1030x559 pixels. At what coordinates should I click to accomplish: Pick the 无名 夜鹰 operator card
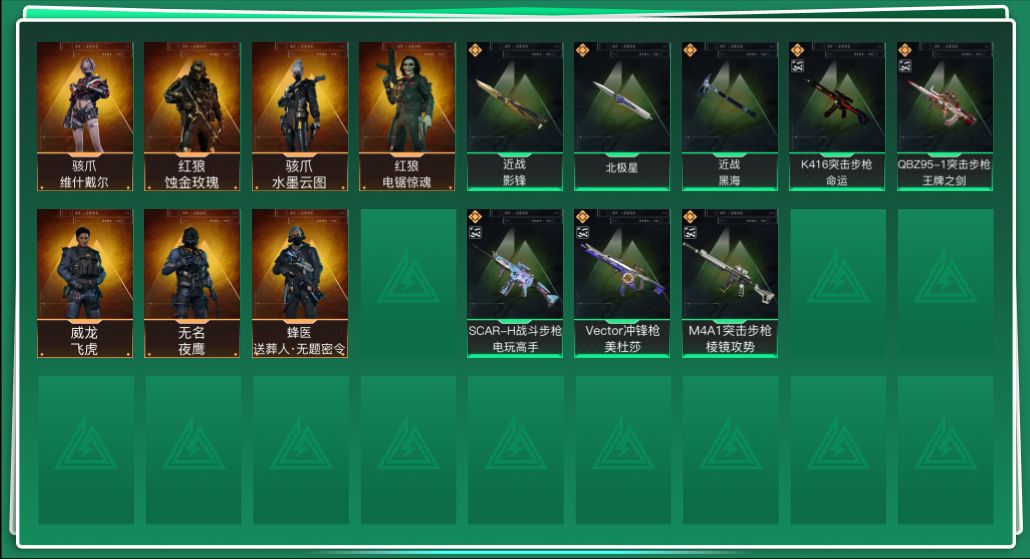click(x=192, y=283)
